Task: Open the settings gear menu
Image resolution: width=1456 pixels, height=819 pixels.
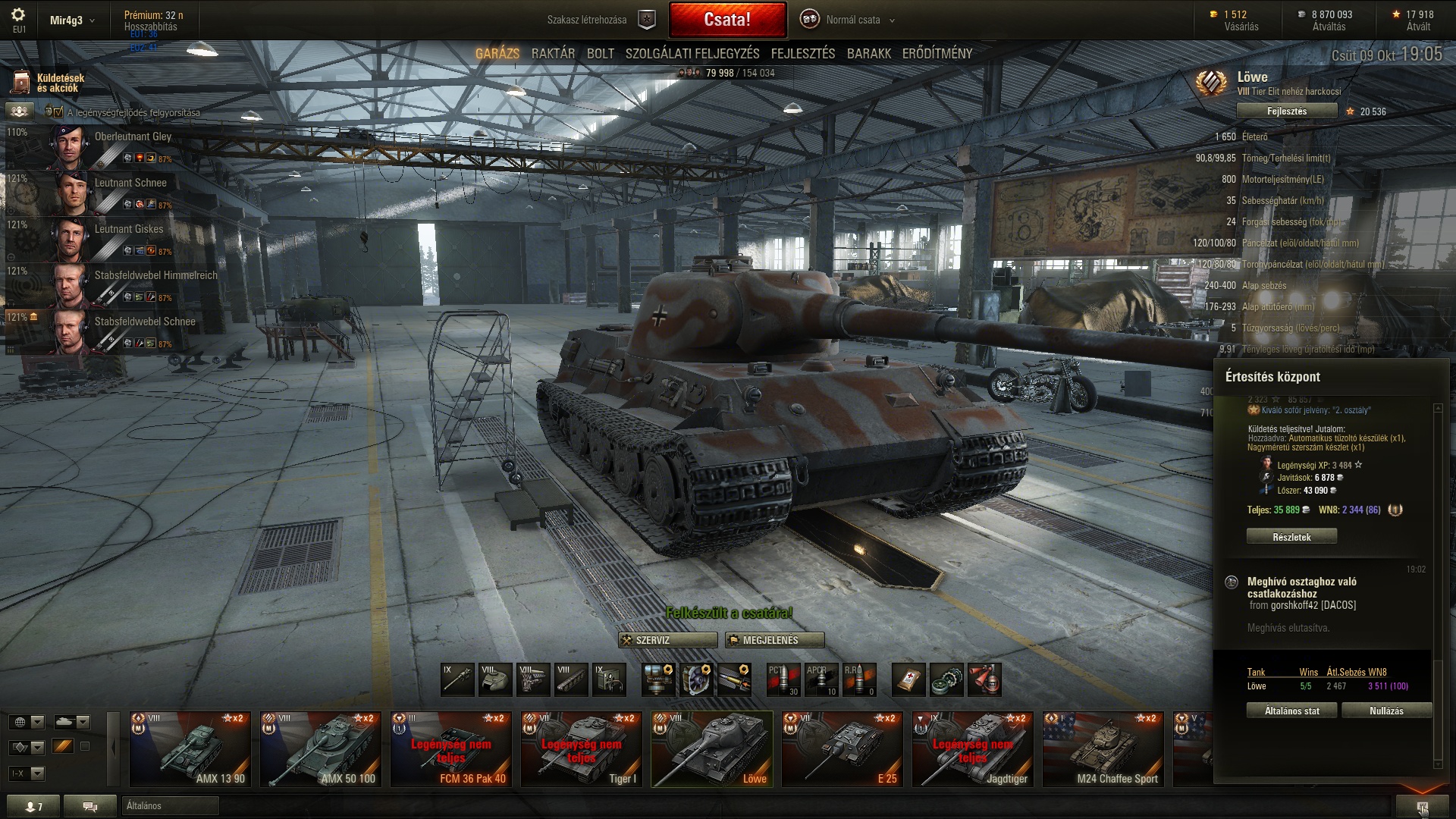Action: pyautogui.click(x=18, y=15)
